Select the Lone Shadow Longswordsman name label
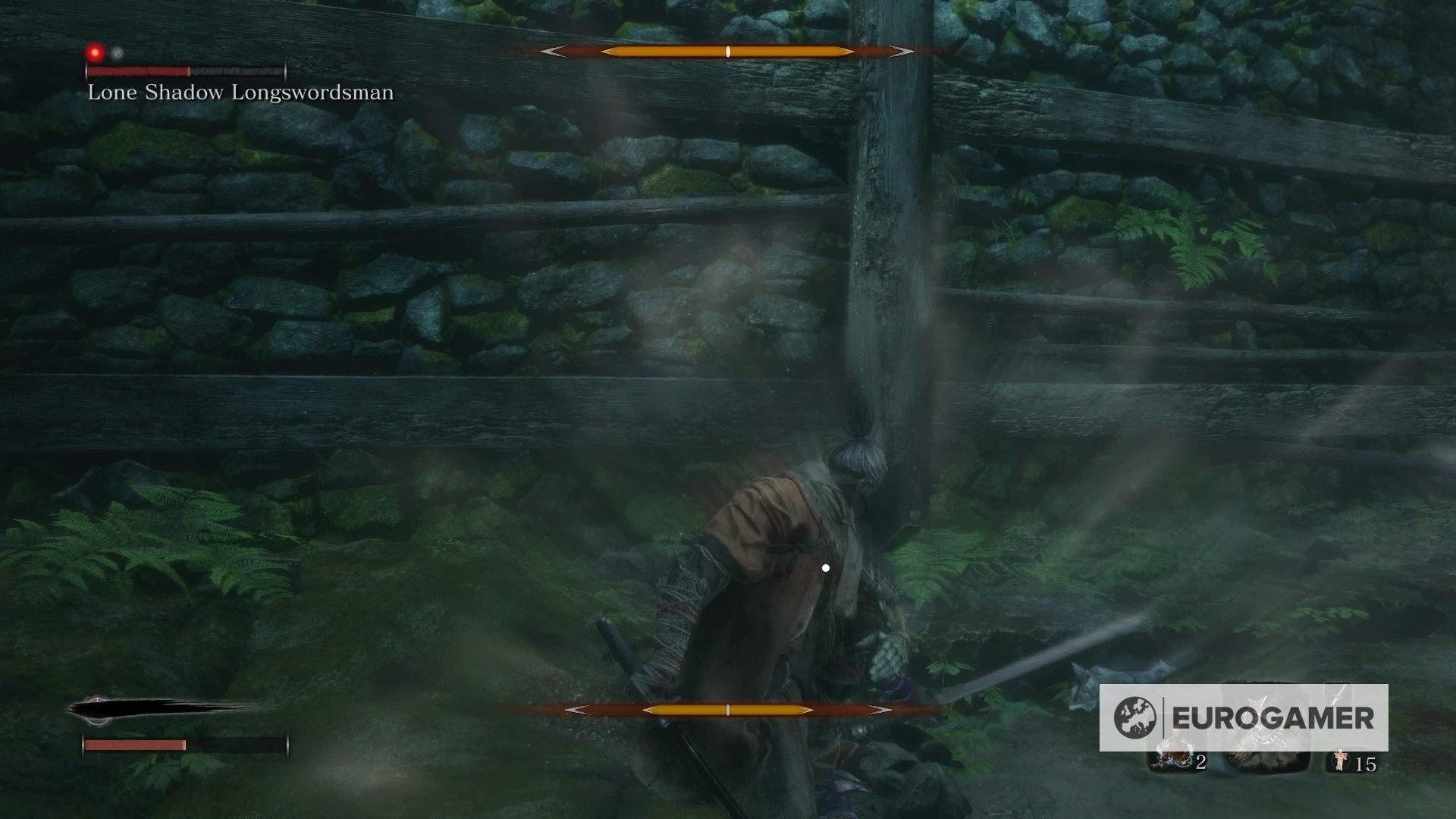Image resolution: width=1456 pixels, height=819 pixels. coord(239,93)
